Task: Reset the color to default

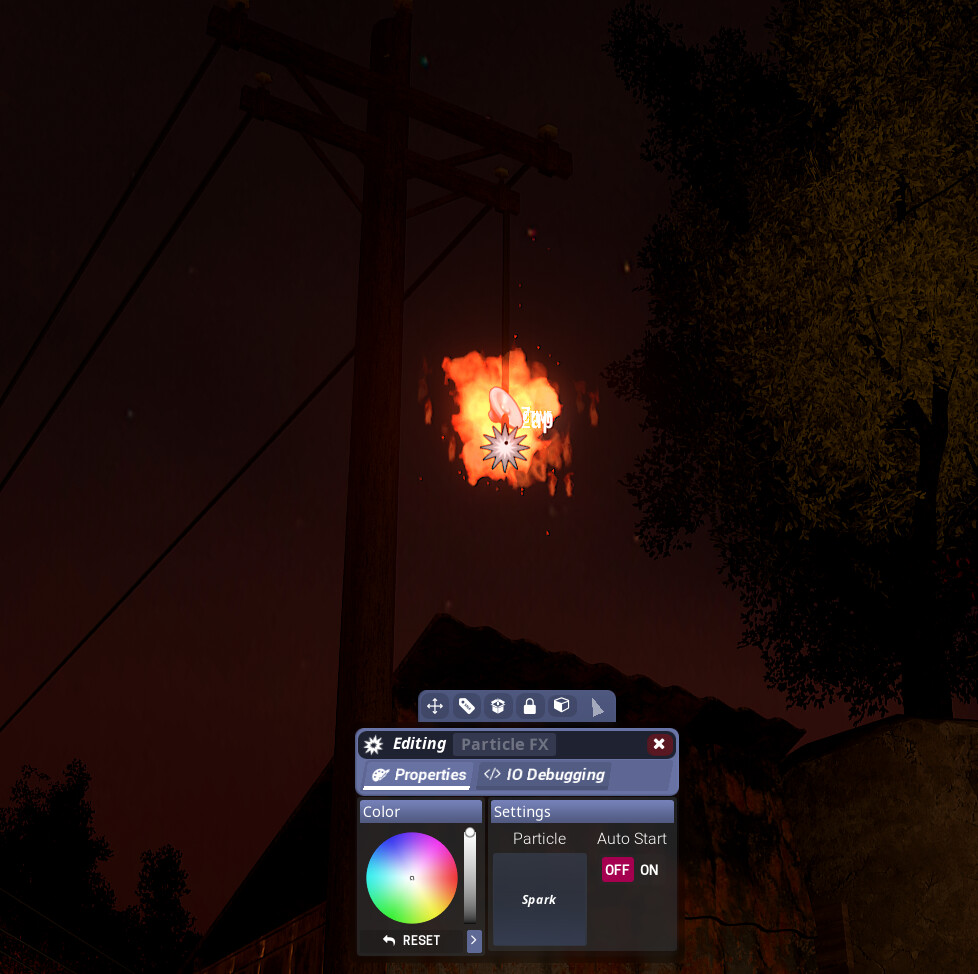Action: [411, 941]
